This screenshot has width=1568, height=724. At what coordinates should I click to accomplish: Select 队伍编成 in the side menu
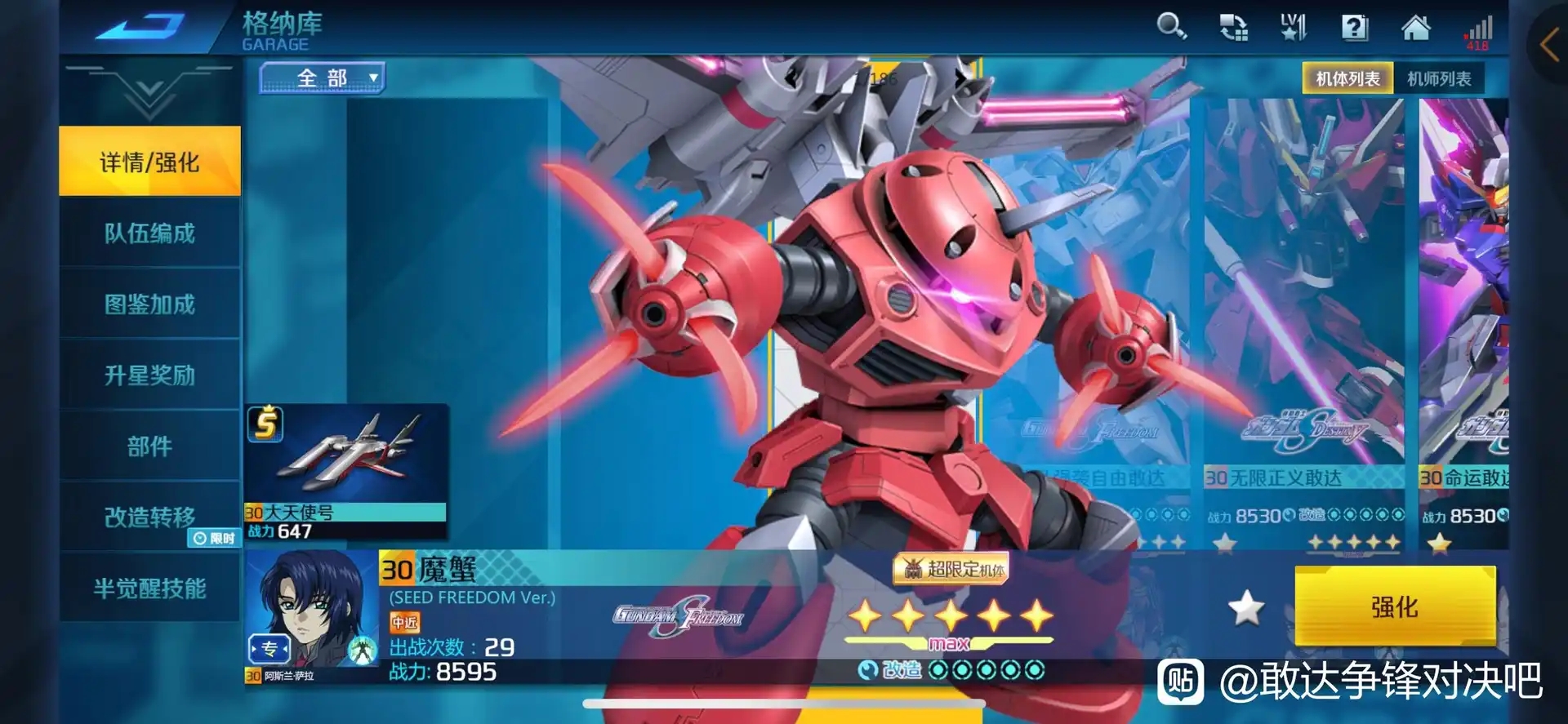pos(149,233)
